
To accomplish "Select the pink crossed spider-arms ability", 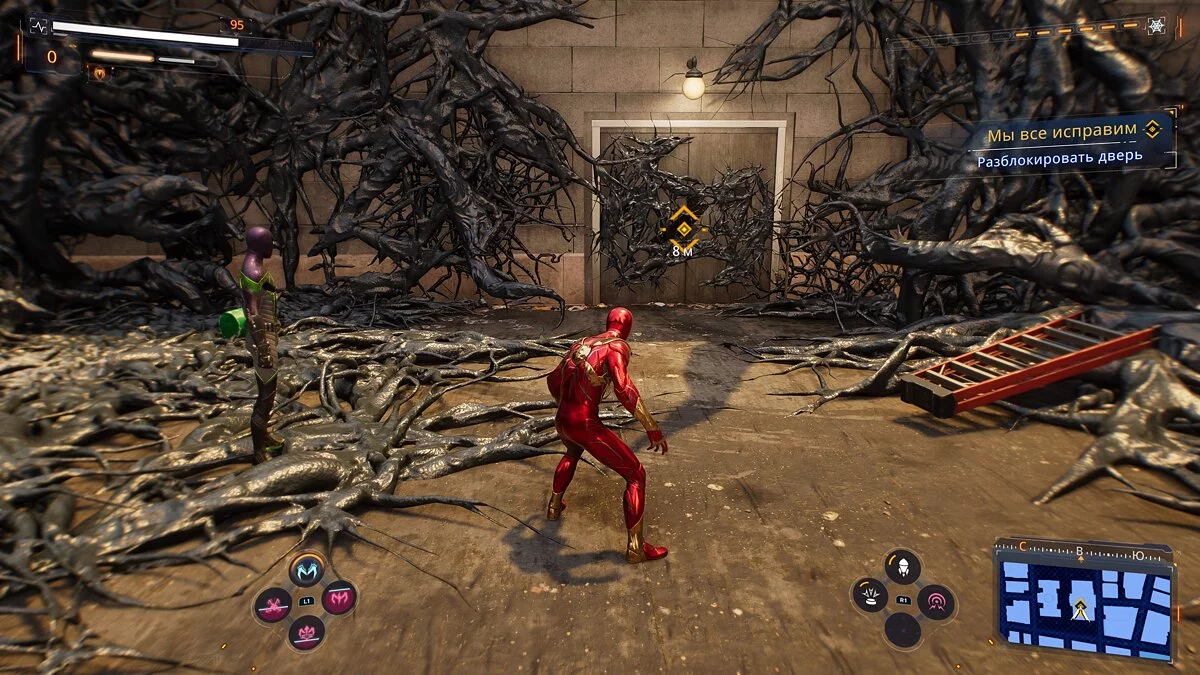I will (272, 604).
